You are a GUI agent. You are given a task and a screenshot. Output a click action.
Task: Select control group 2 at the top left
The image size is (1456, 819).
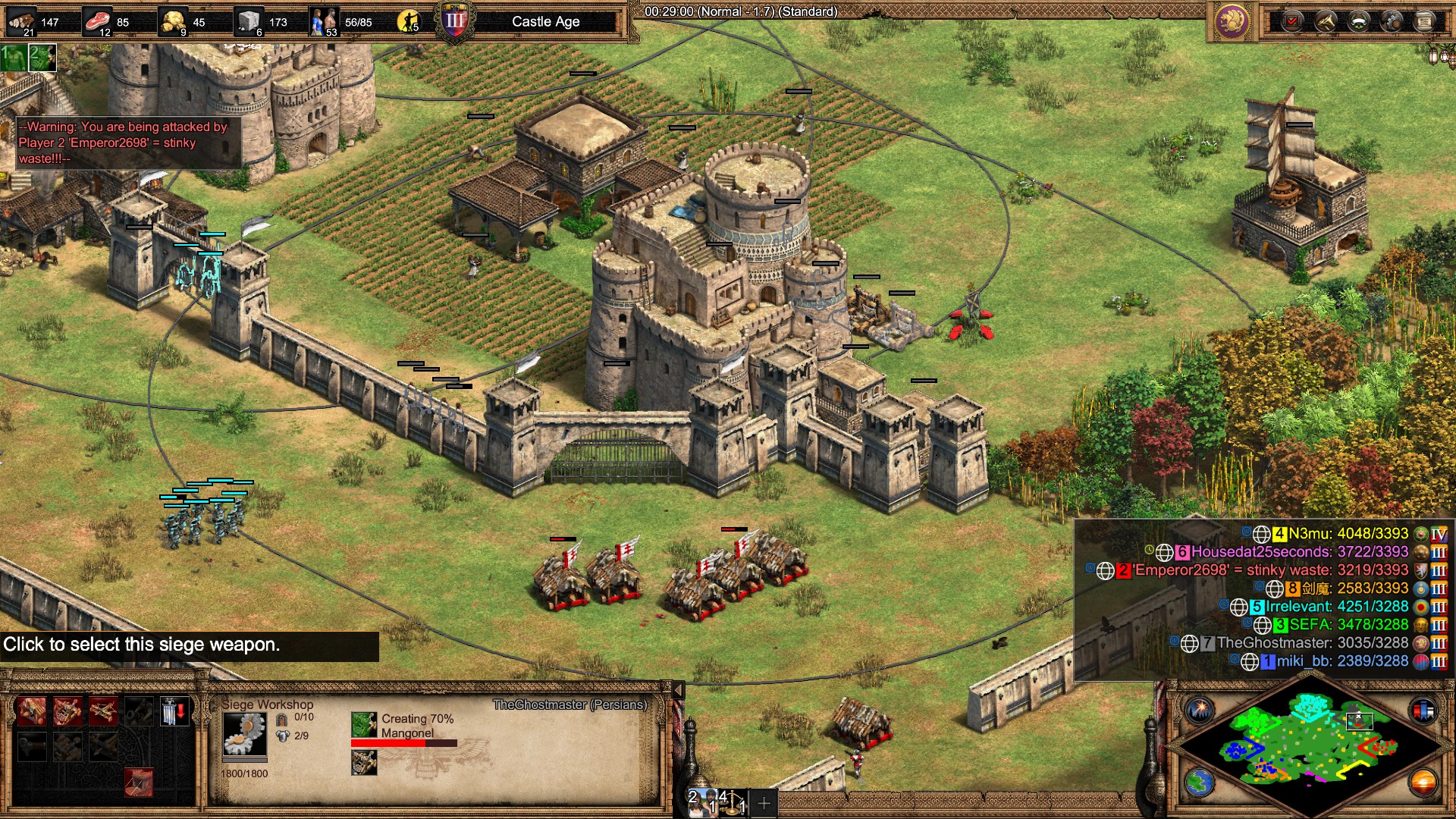point(42,58)
